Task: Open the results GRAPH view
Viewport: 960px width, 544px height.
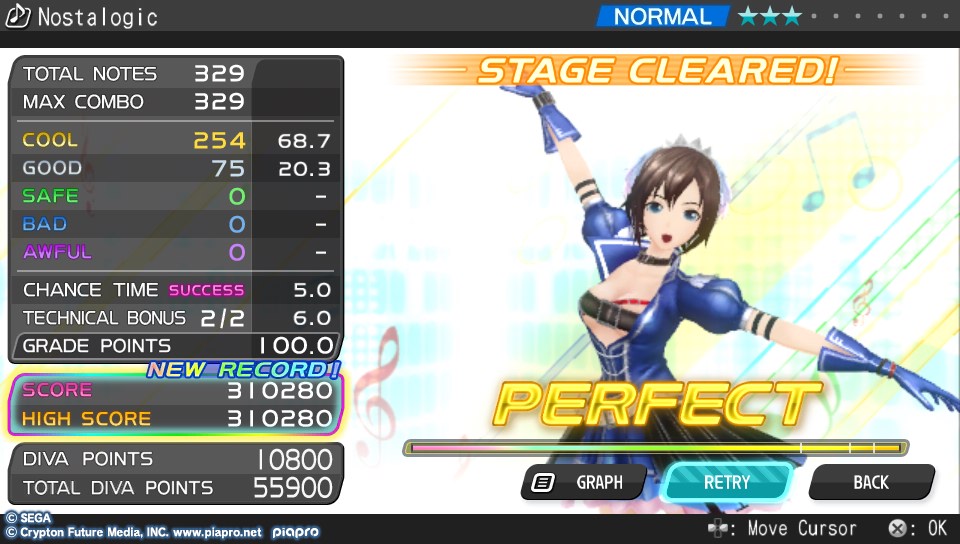Action: click(x=585, y=482)
